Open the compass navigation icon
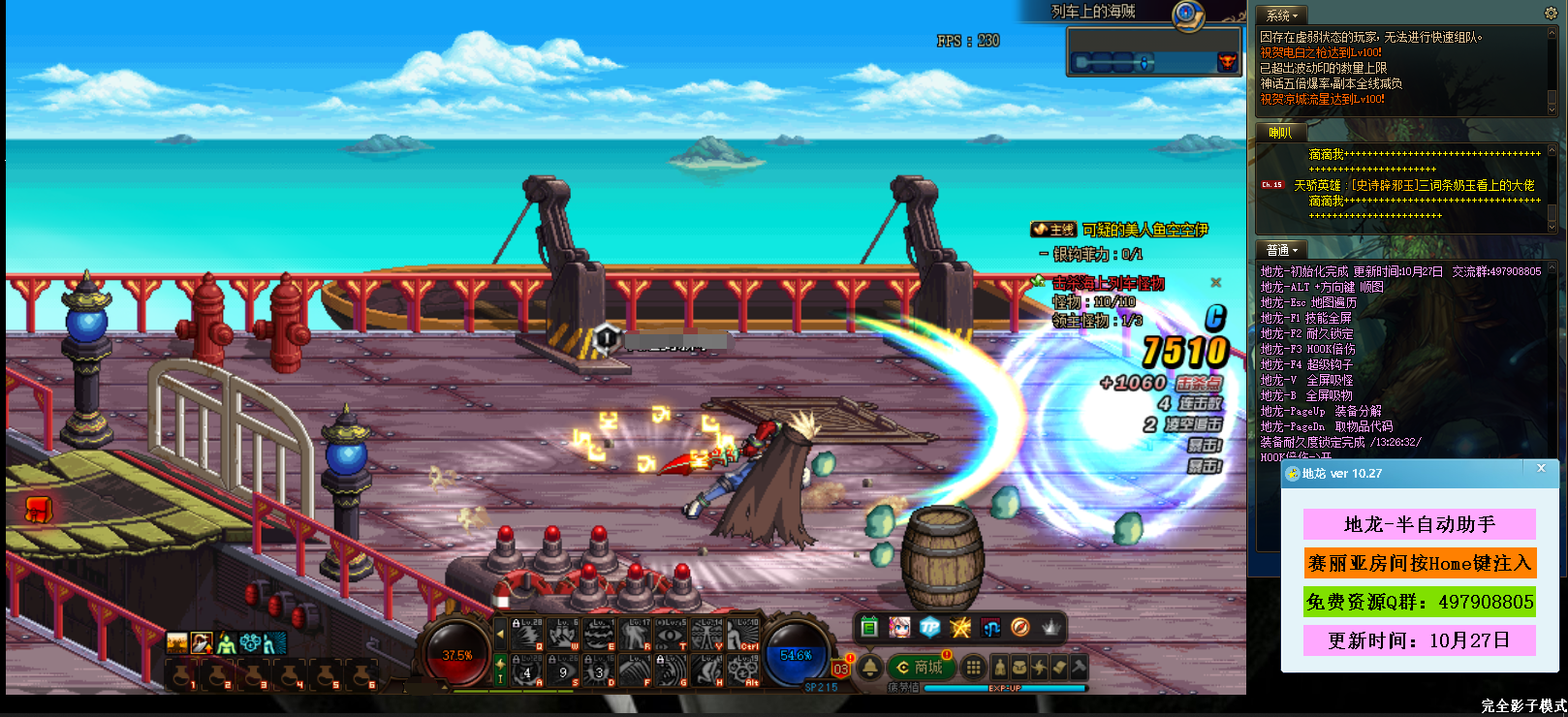The image size is (1568, 717). [x=1019, y=628]
